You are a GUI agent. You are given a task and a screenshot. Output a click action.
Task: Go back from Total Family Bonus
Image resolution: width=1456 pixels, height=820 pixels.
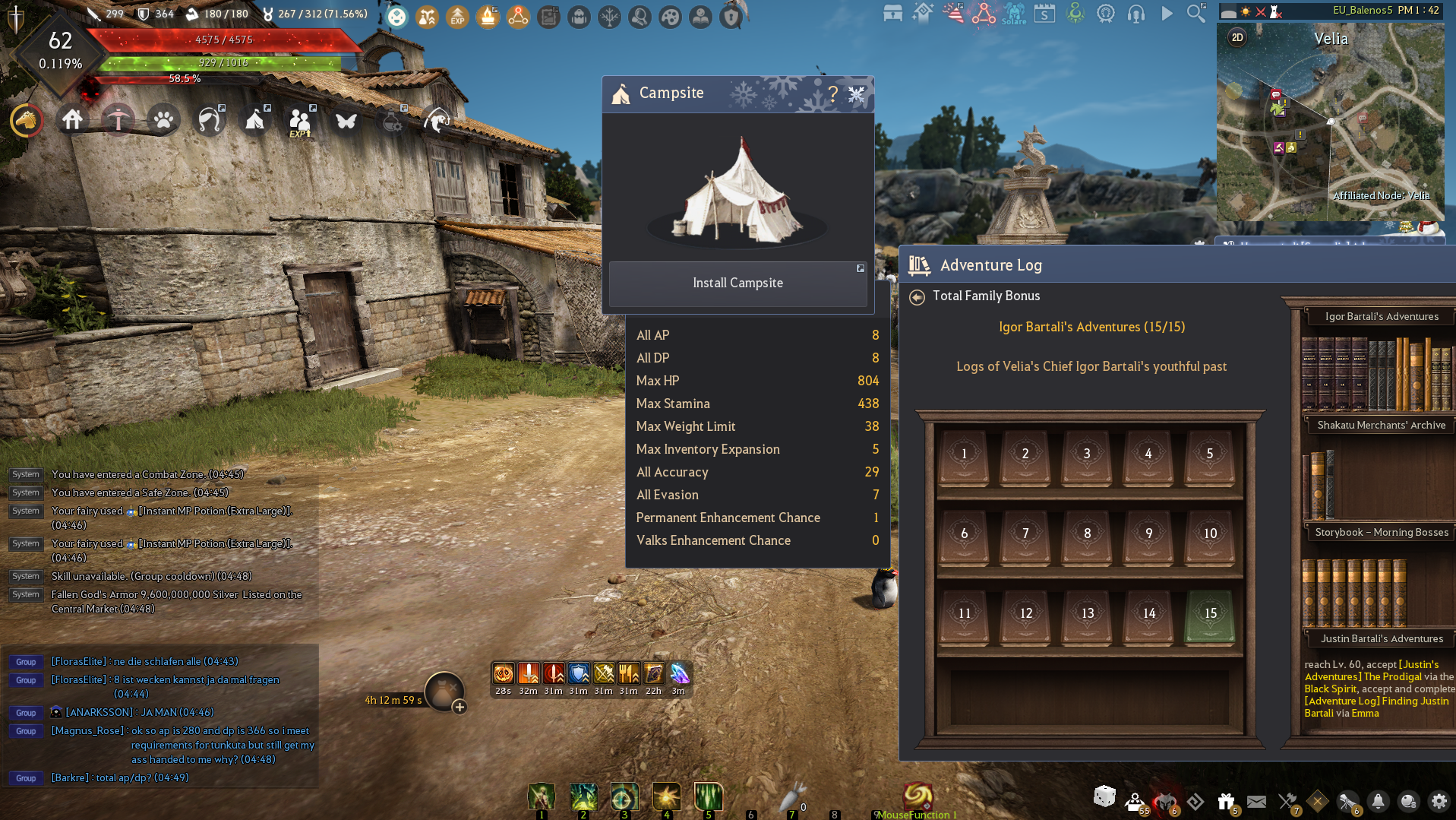pos(917,297)
